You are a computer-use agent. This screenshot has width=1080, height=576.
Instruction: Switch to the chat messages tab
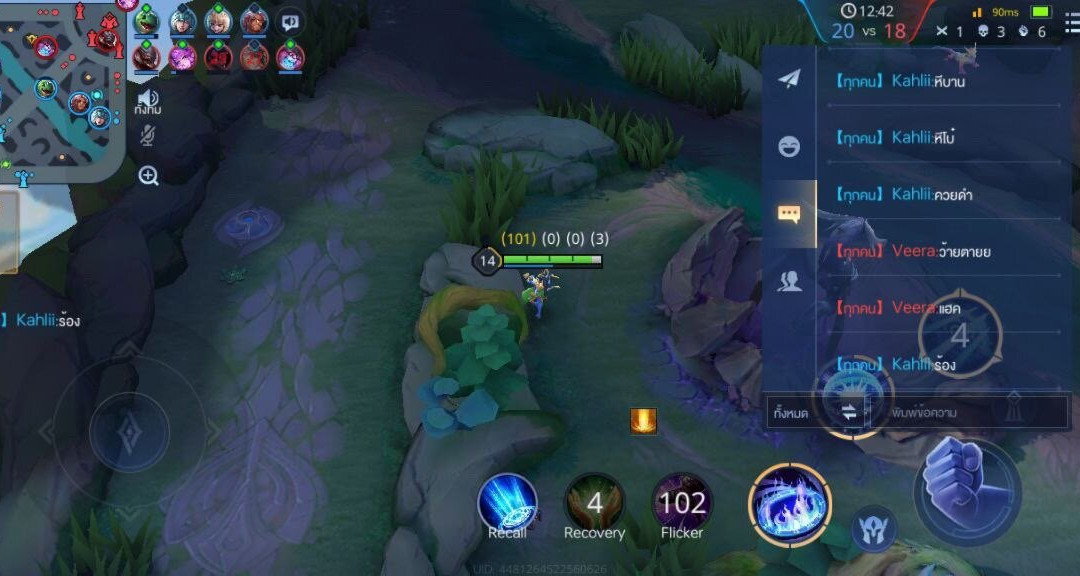pos(789,213)
